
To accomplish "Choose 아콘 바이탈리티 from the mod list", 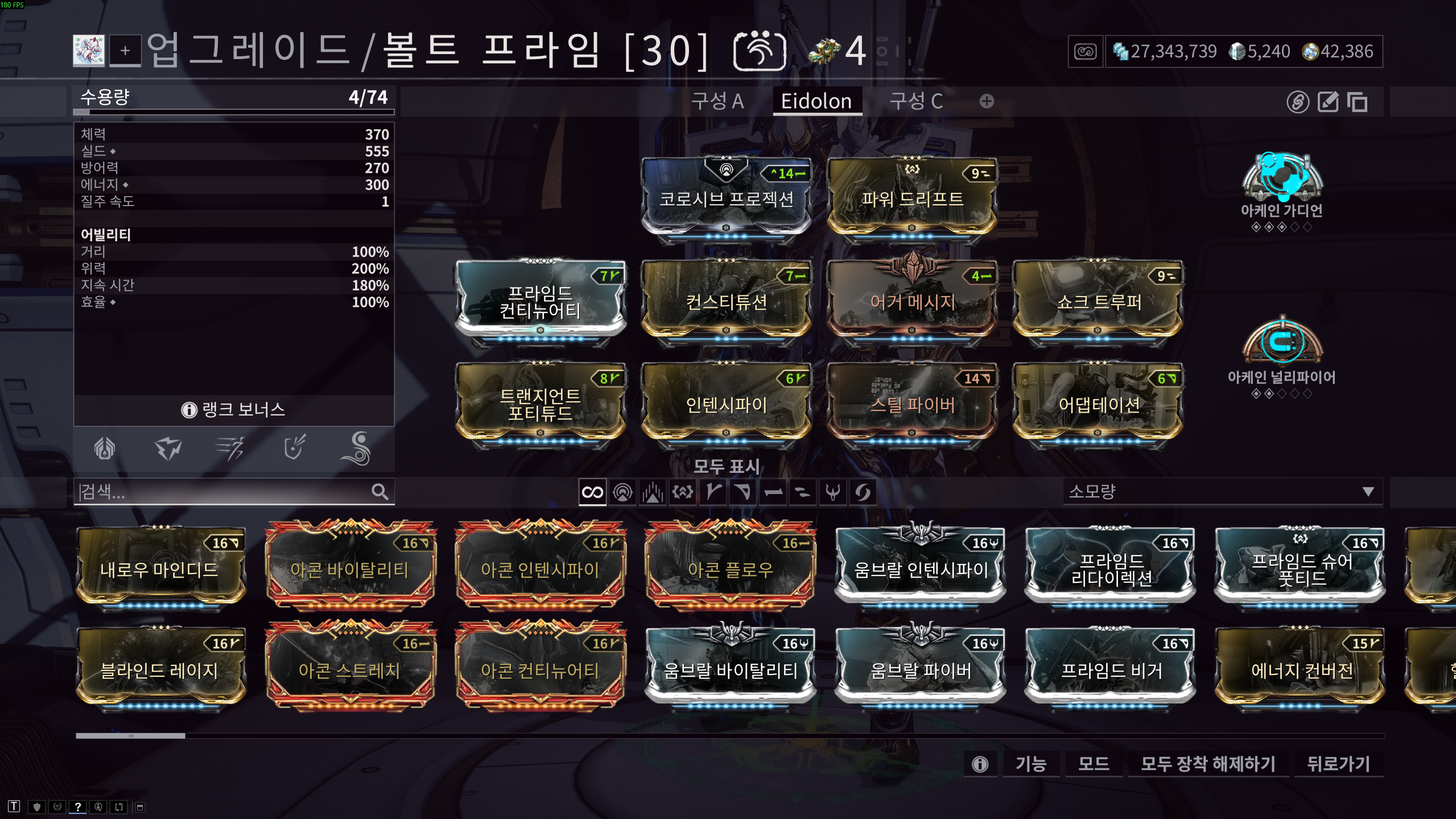I will [x=349, y=569].
